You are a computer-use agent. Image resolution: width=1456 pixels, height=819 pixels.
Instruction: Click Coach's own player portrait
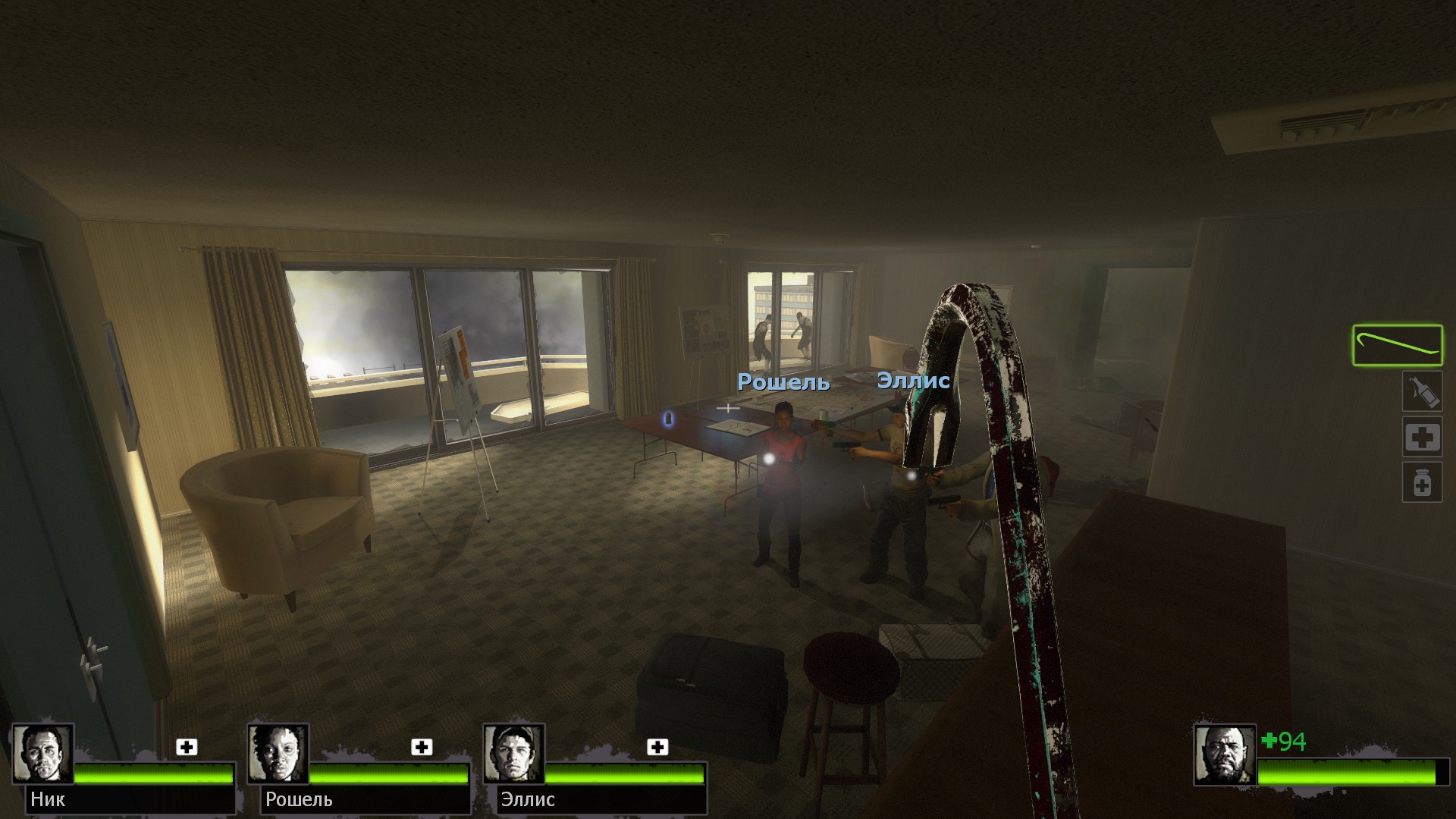click(1224, 754)
